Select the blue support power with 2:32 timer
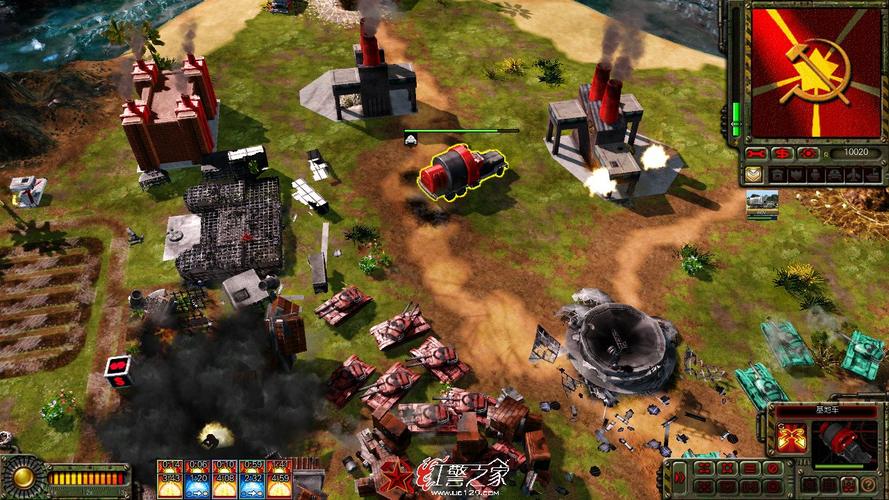This screenshot has width=889, height=500. (251, 478)
